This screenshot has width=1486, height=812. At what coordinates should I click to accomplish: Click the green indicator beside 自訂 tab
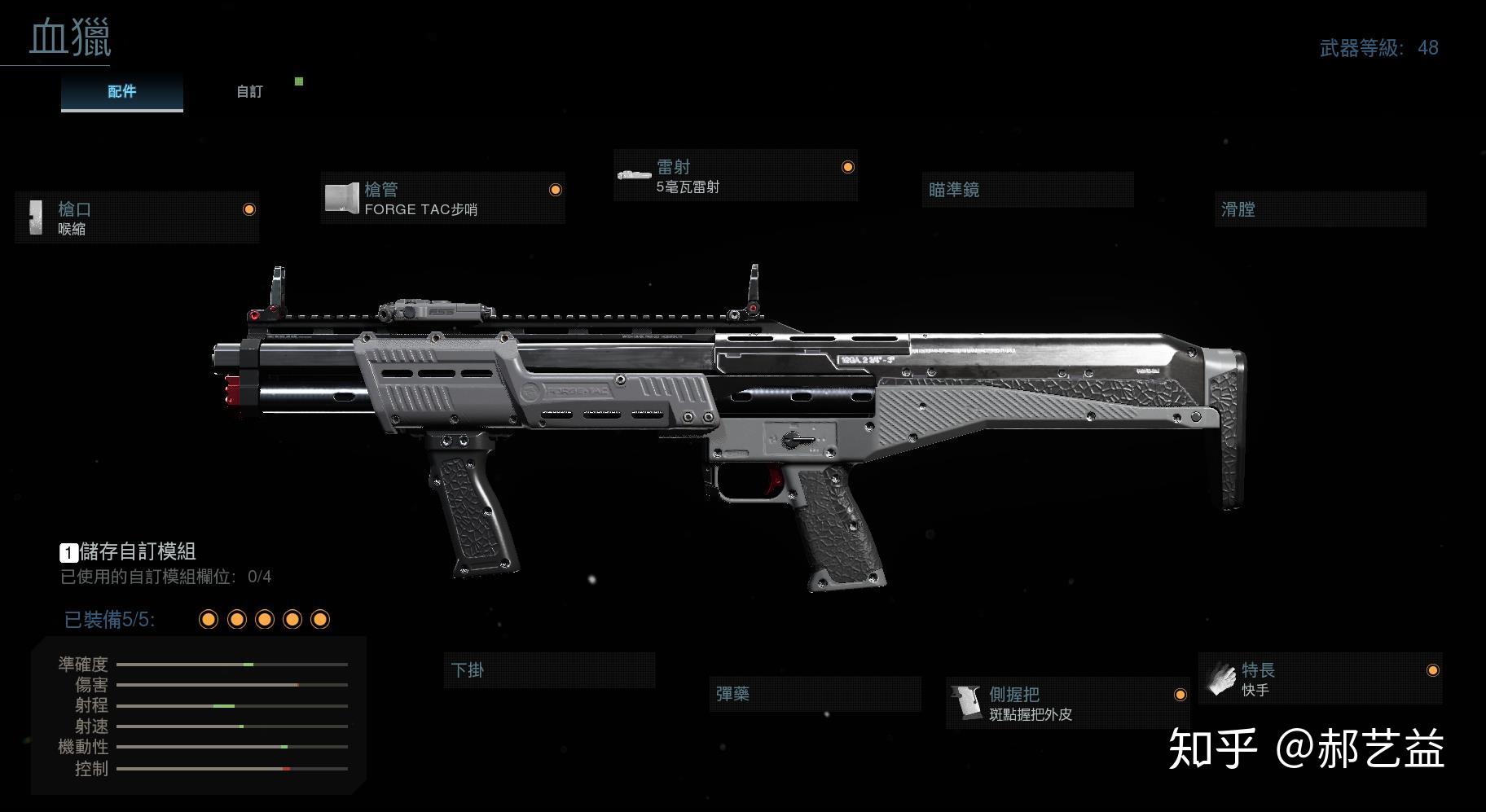click(x=299, y=81)
